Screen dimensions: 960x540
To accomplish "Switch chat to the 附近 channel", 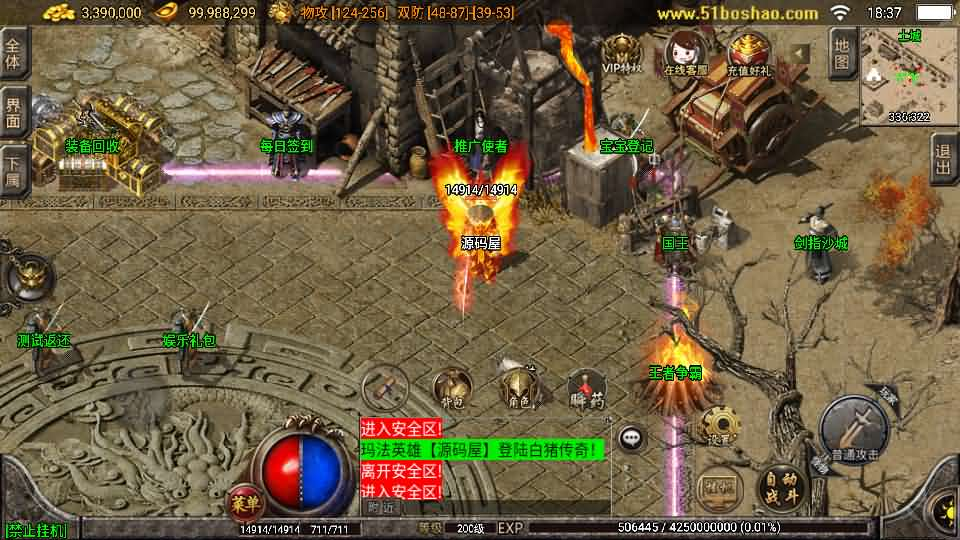I will [x=380, y=507].
